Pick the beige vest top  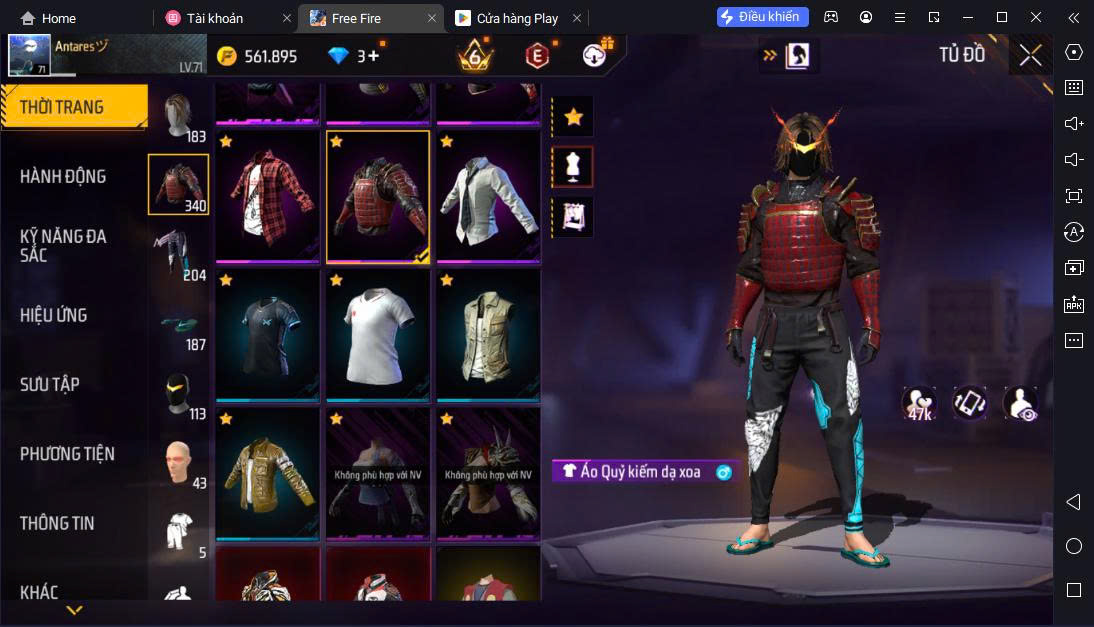[x=488, y=335]
